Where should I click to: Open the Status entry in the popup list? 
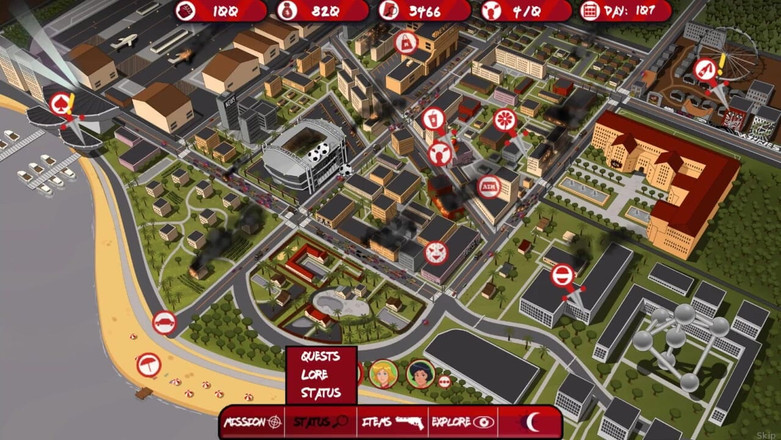tap(320, 392)
